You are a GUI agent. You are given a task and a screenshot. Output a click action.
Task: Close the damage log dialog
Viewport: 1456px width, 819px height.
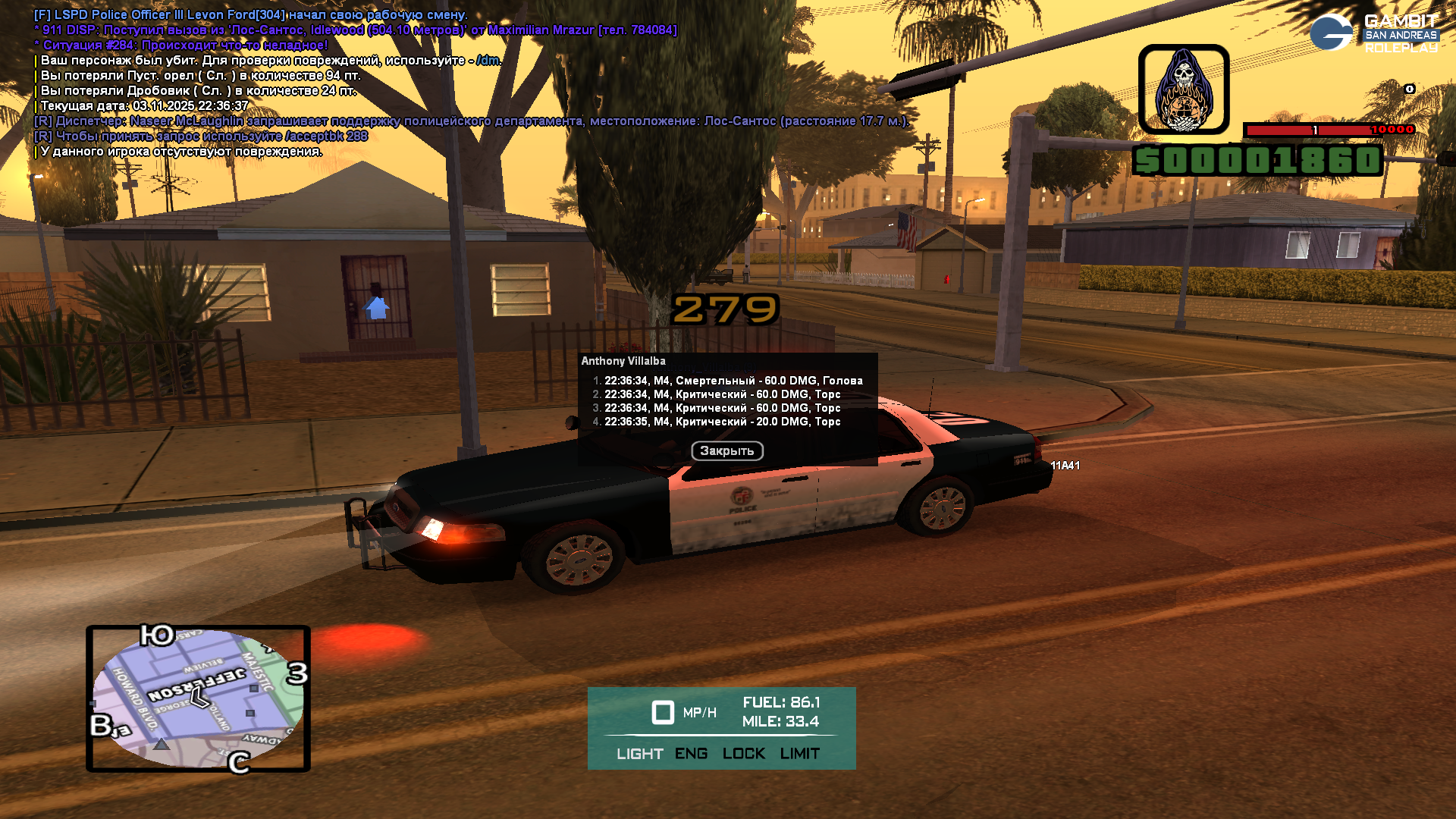[726, 451]
